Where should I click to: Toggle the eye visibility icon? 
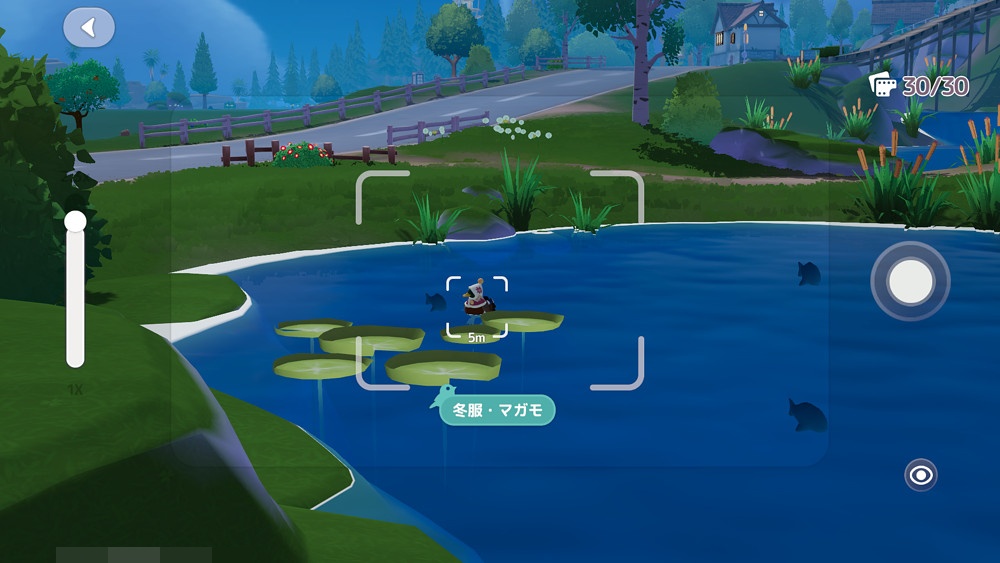[920, 474]
